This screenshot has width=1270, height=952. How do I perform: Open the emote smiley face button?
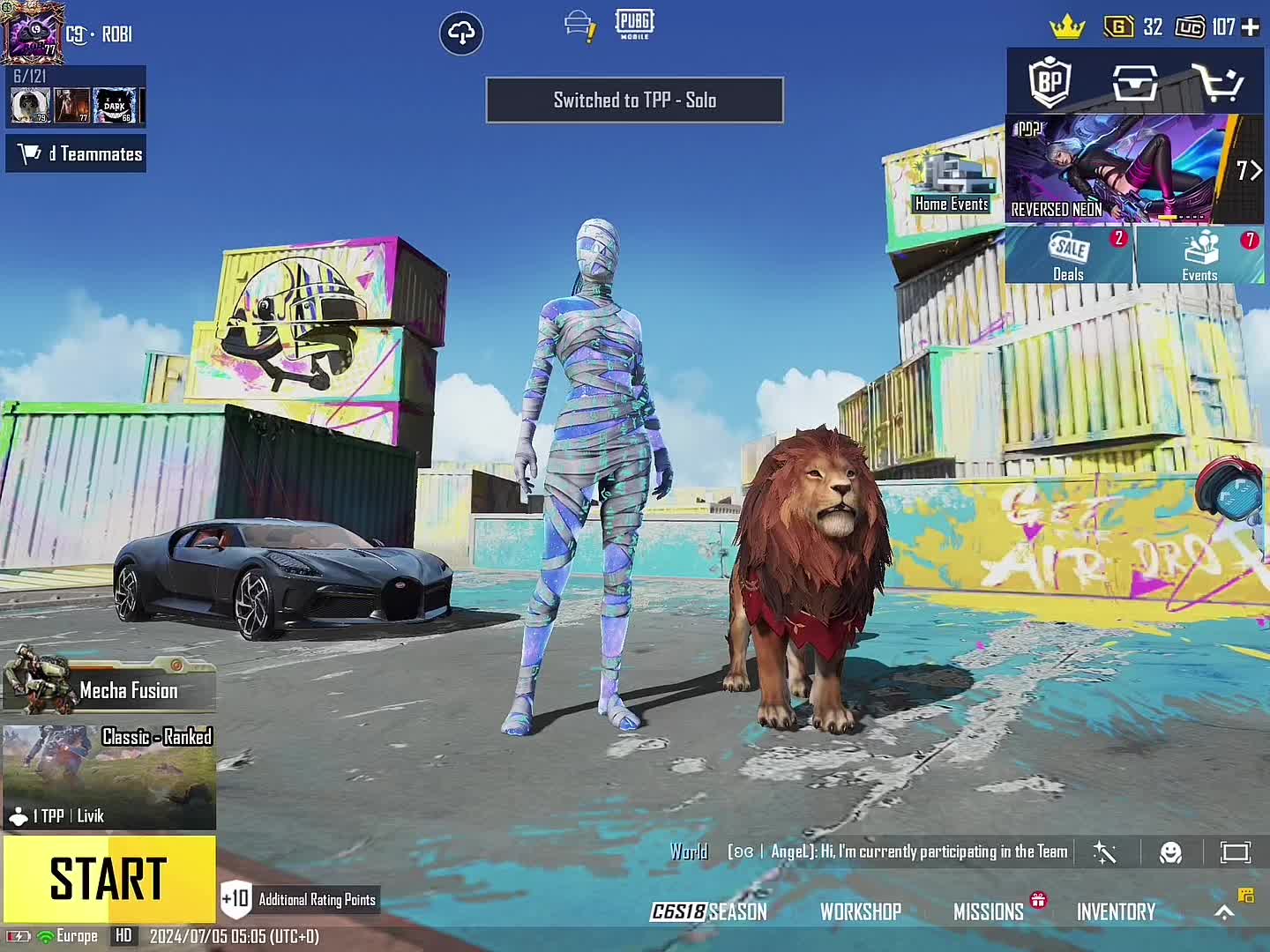pyautogui.click(x=1170, y=852)
